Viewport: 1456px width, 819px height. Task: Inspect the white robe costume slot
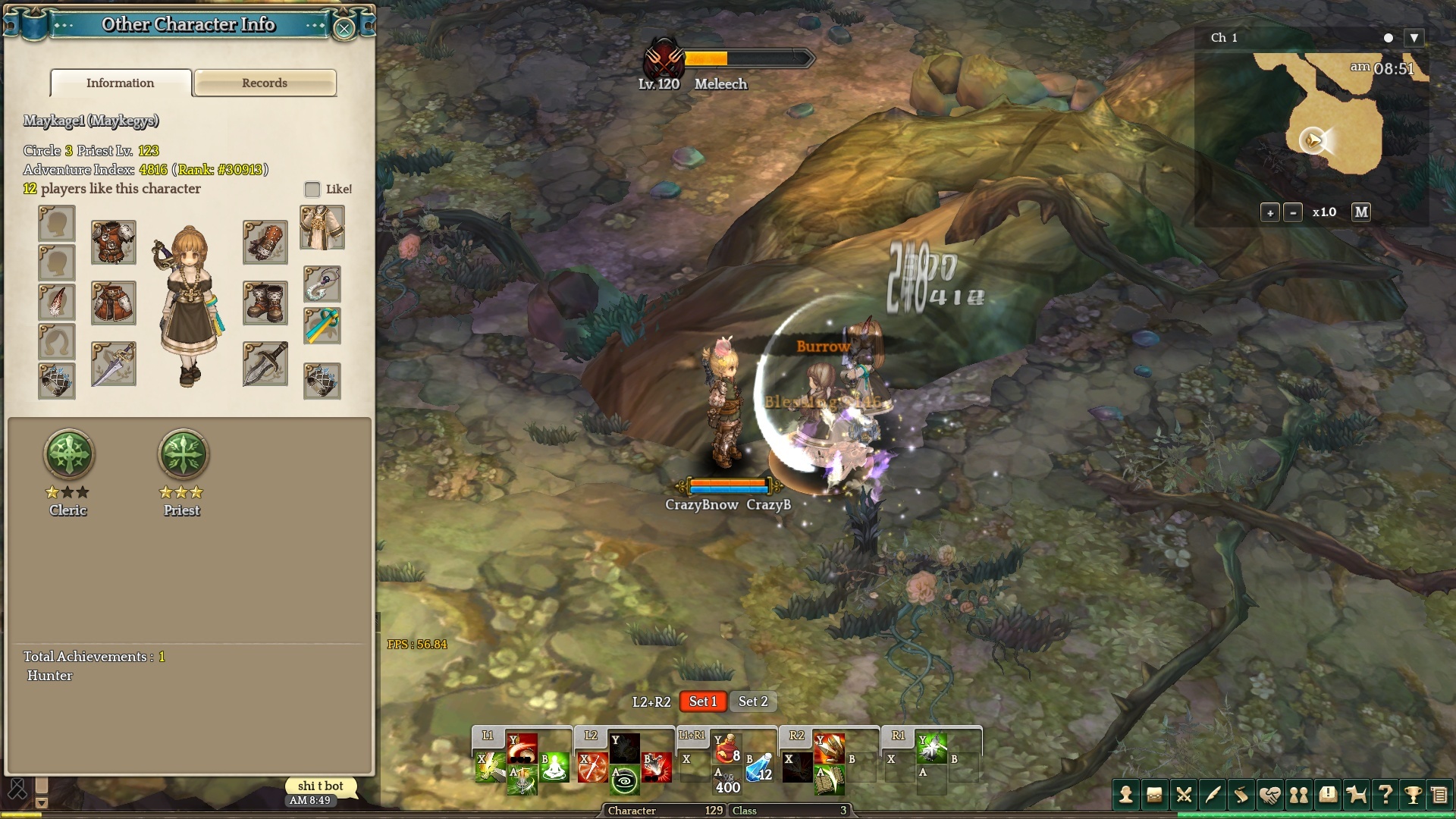322,227
